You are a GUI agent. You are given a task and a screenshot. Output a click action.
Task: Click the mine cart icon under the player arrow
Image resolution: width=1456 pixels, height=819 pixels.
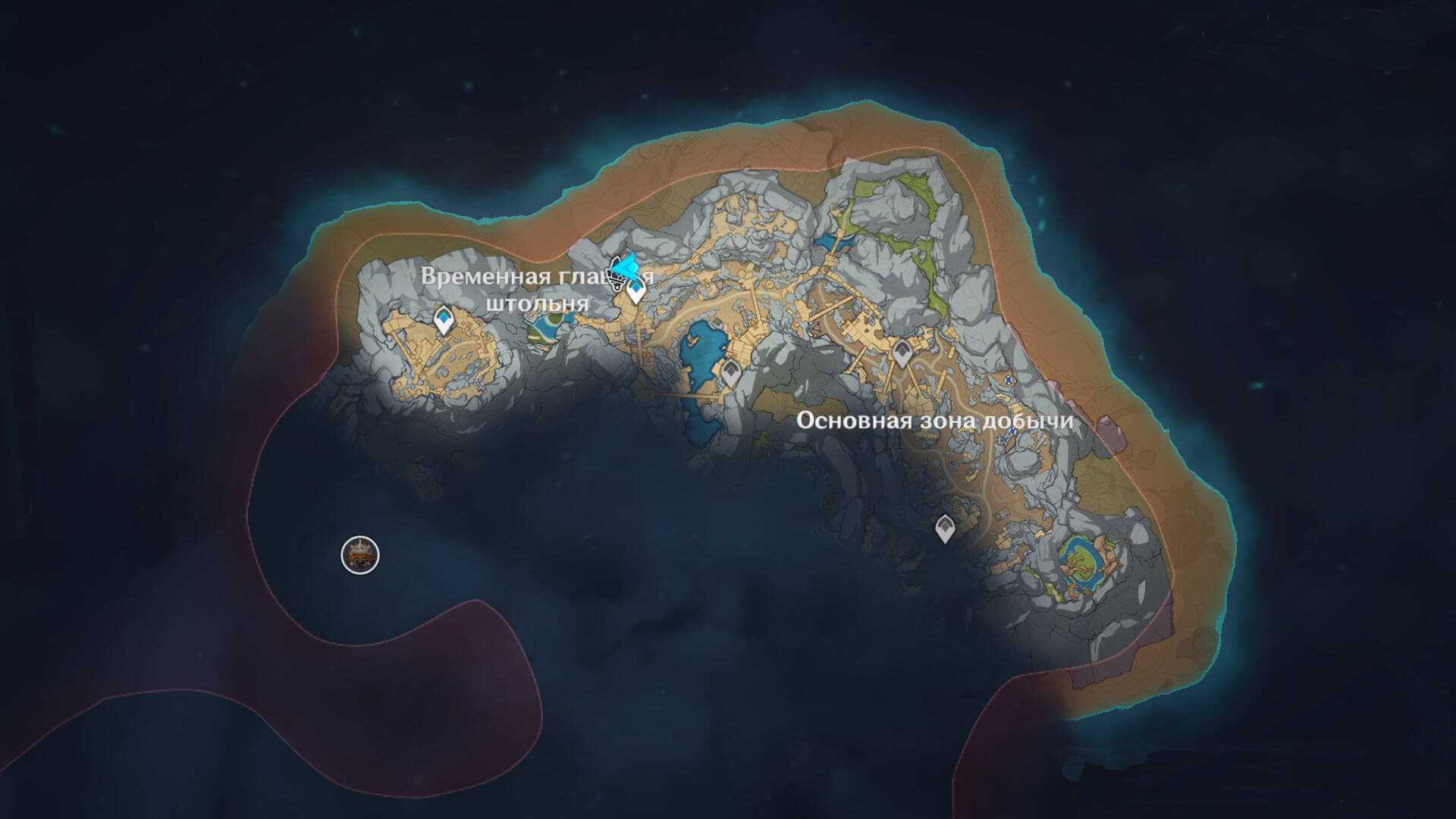[x=617, y=284]
